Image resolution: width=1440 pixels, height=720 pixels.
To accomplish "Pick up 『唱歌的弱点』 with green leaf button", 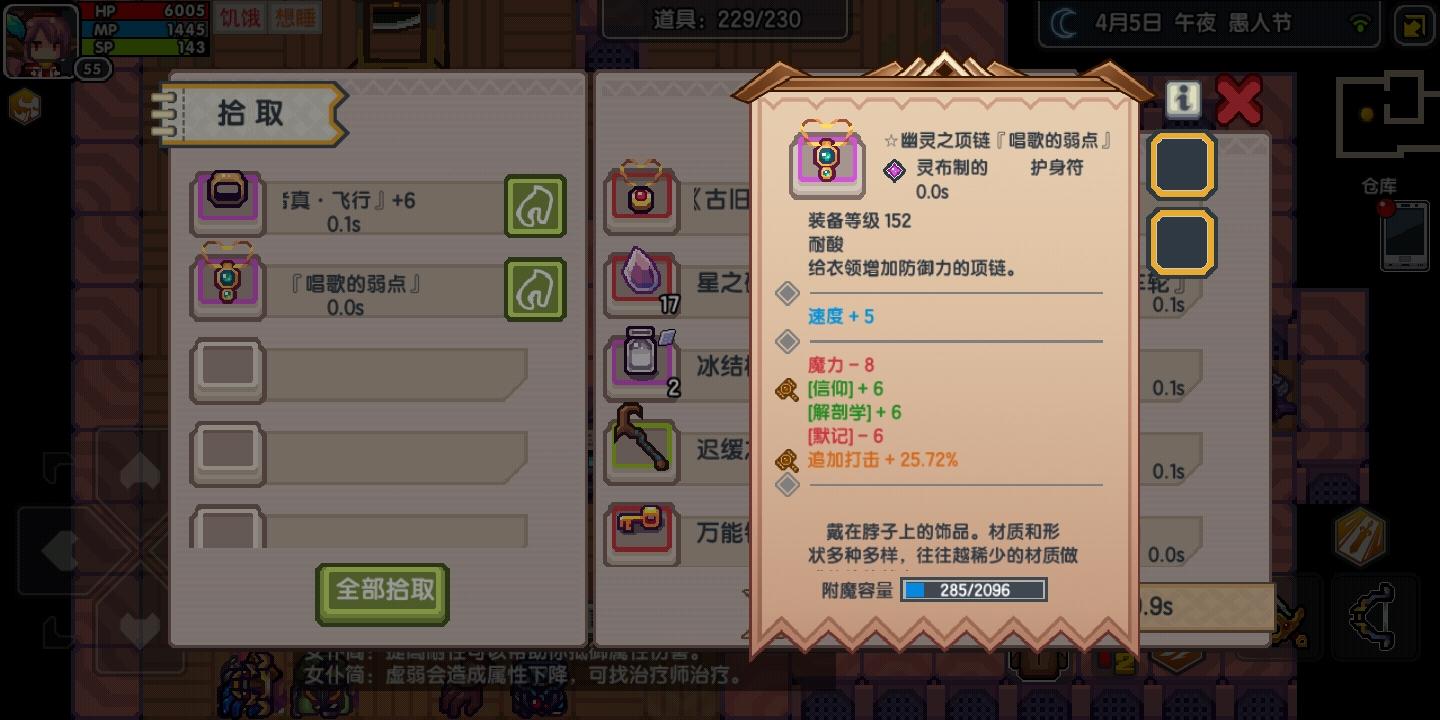I will [535, 288].
